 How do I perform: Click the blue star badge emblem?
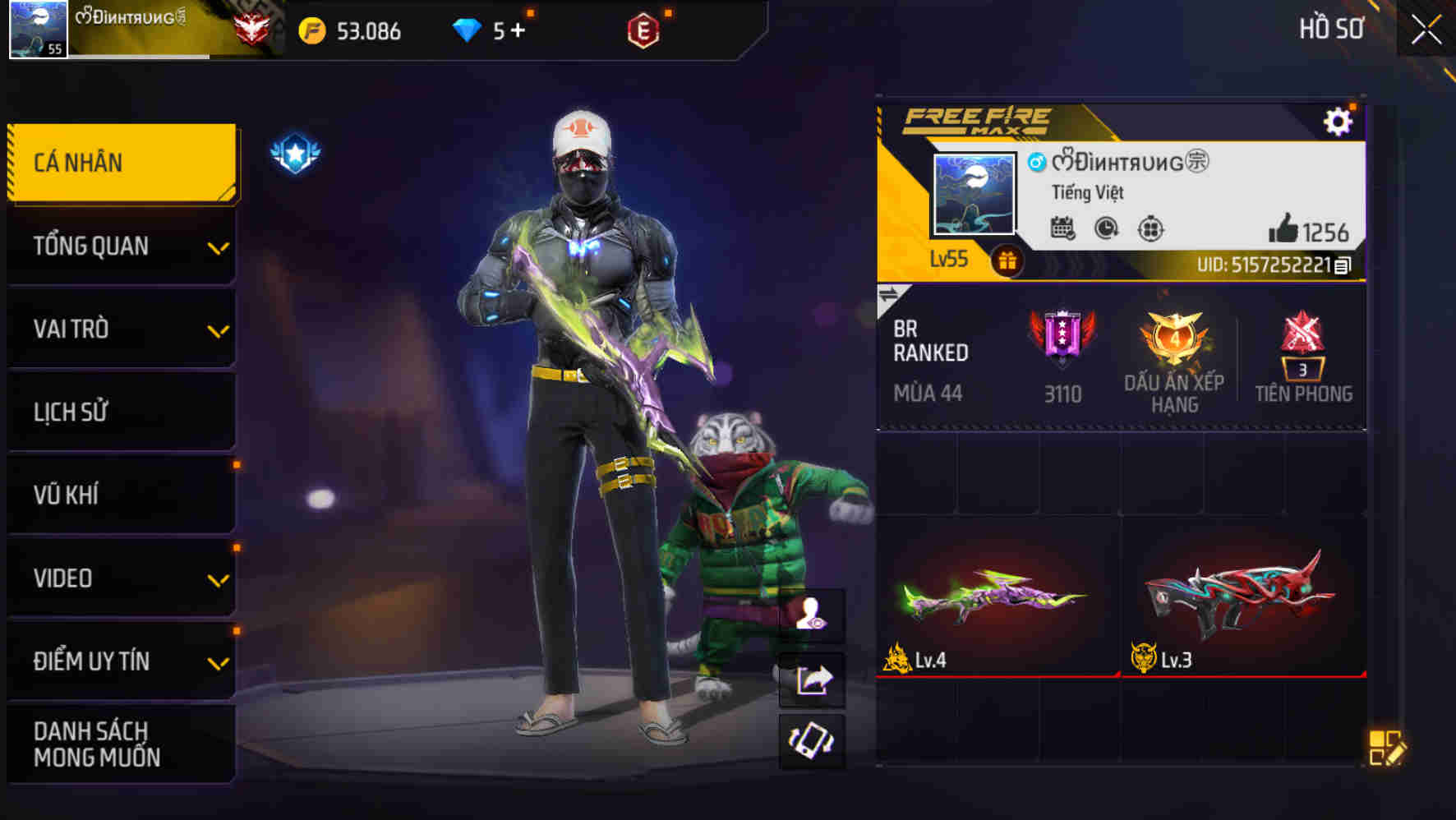pos(294,151)
